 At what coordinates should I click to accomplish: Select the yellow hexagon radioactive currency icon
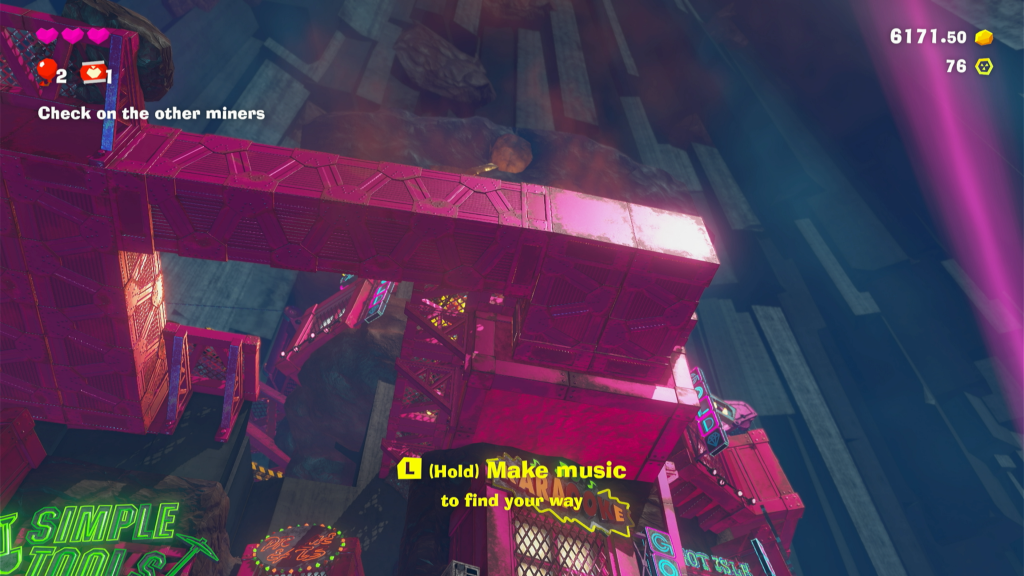coord(984,67)
